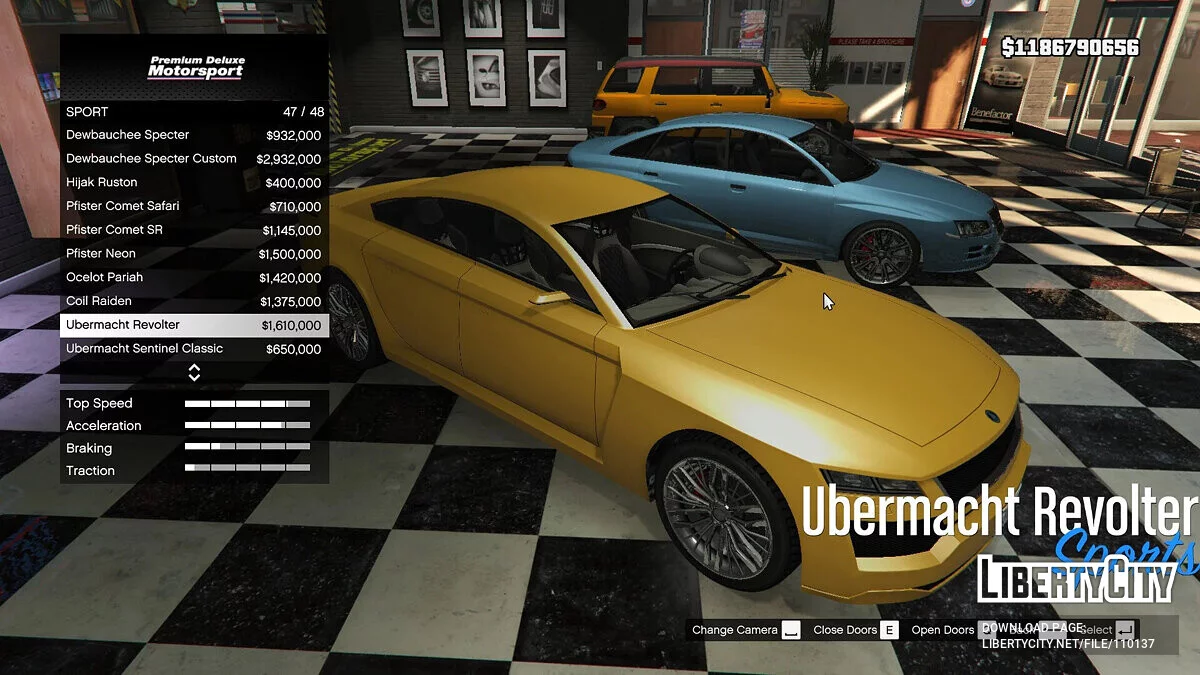Select the Coil Raiden vehicle

point(194,301)
